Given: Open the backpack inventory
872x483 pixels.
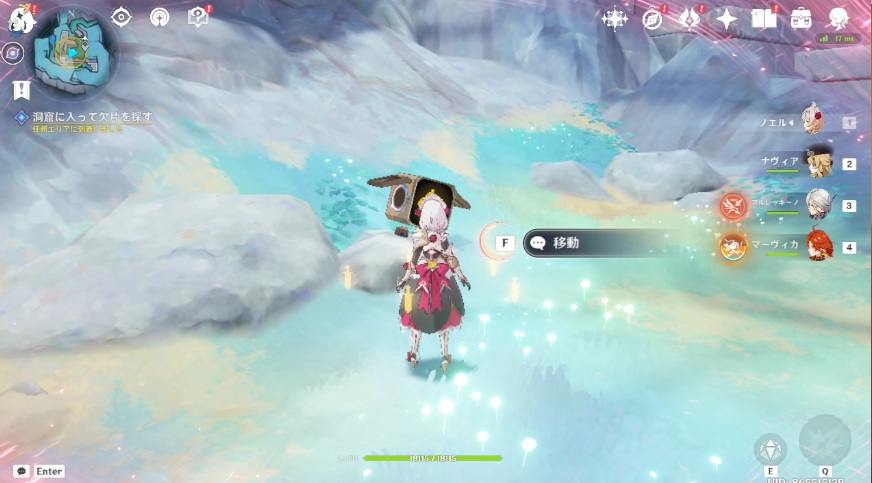Looking at the screenshot, I should (801, 19).
